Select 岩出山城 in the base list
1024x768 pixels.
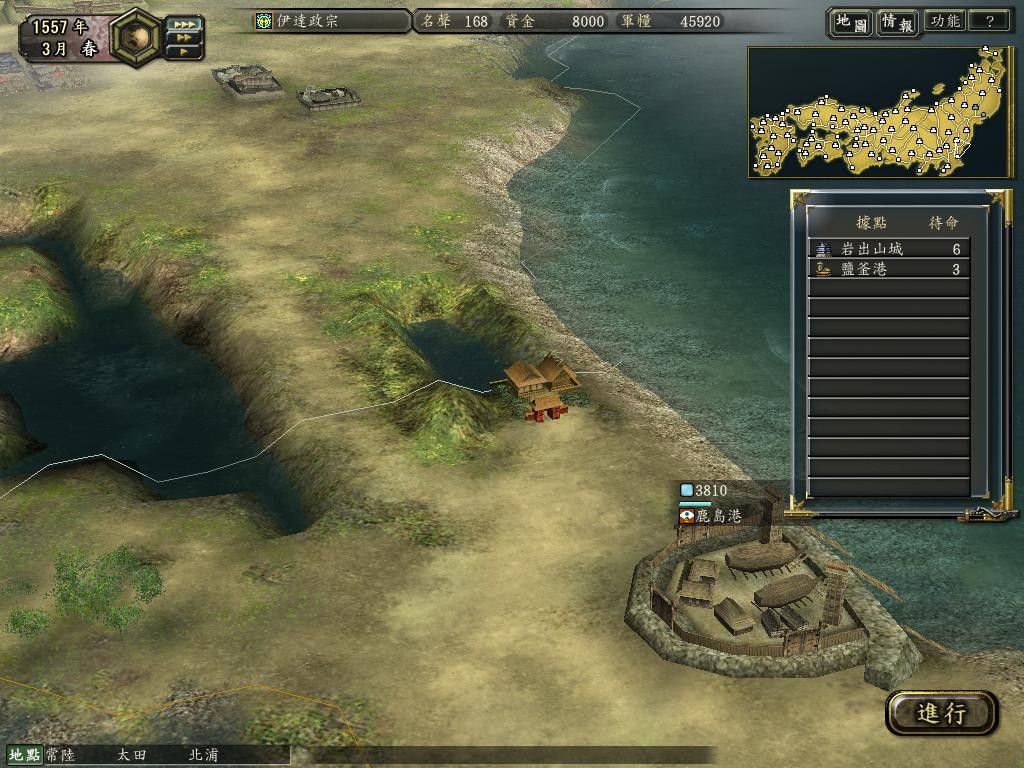[888, 249]
